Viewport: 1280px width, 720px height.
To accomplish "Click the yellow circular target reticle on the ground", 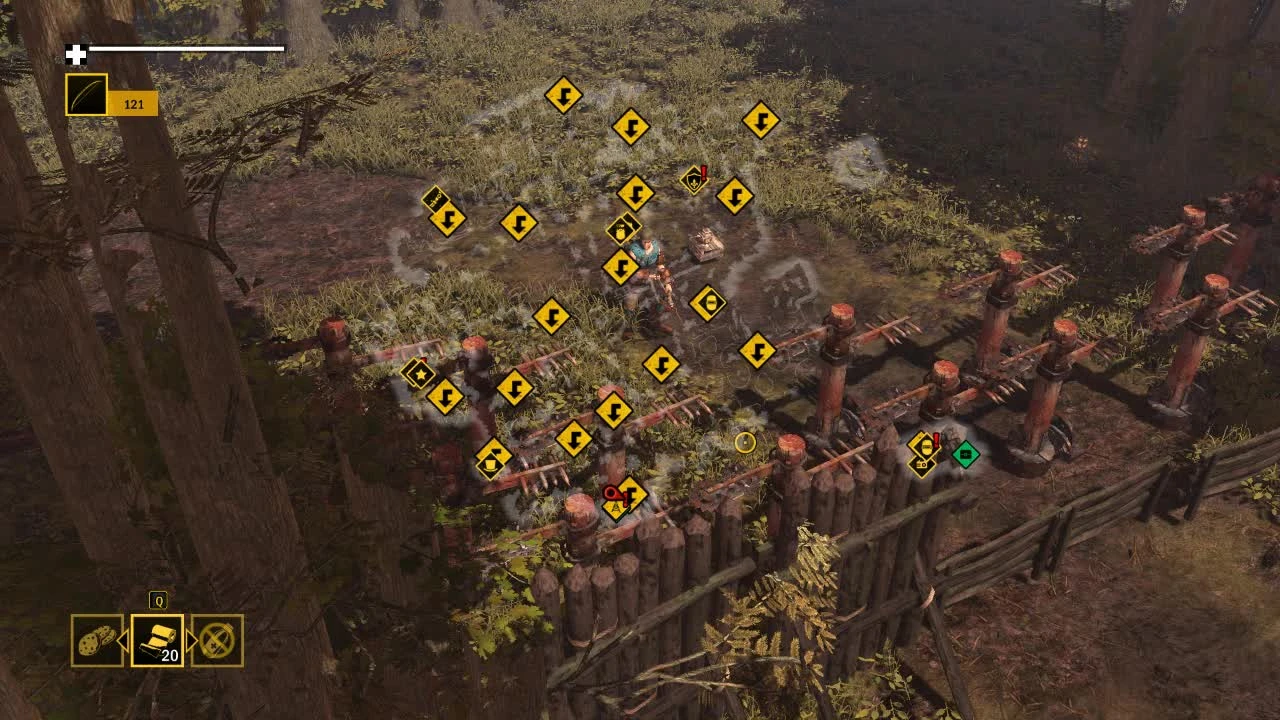I will coord(746,443).
